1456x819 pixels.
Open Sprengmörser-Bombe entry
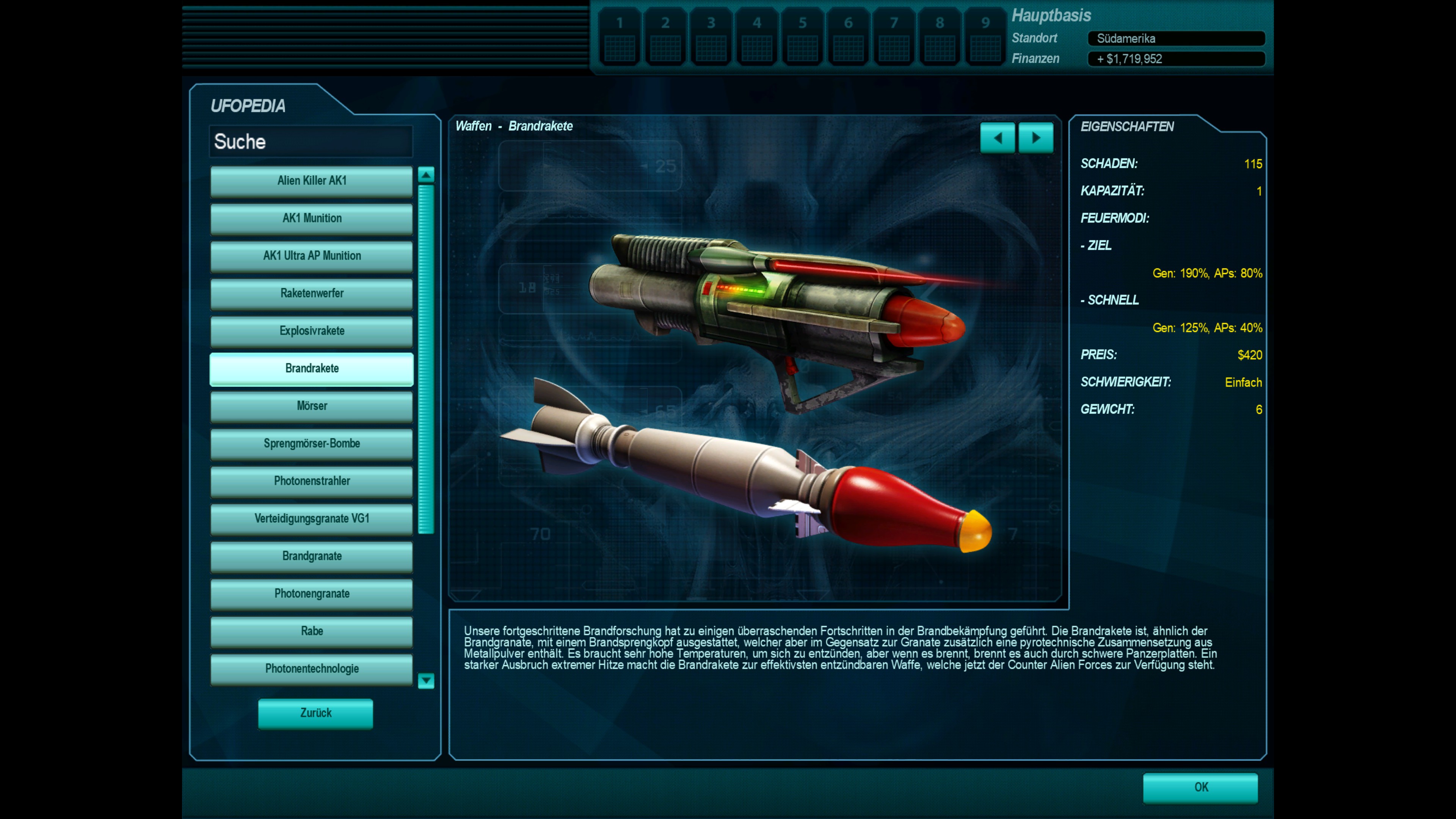tap(311, 444)
